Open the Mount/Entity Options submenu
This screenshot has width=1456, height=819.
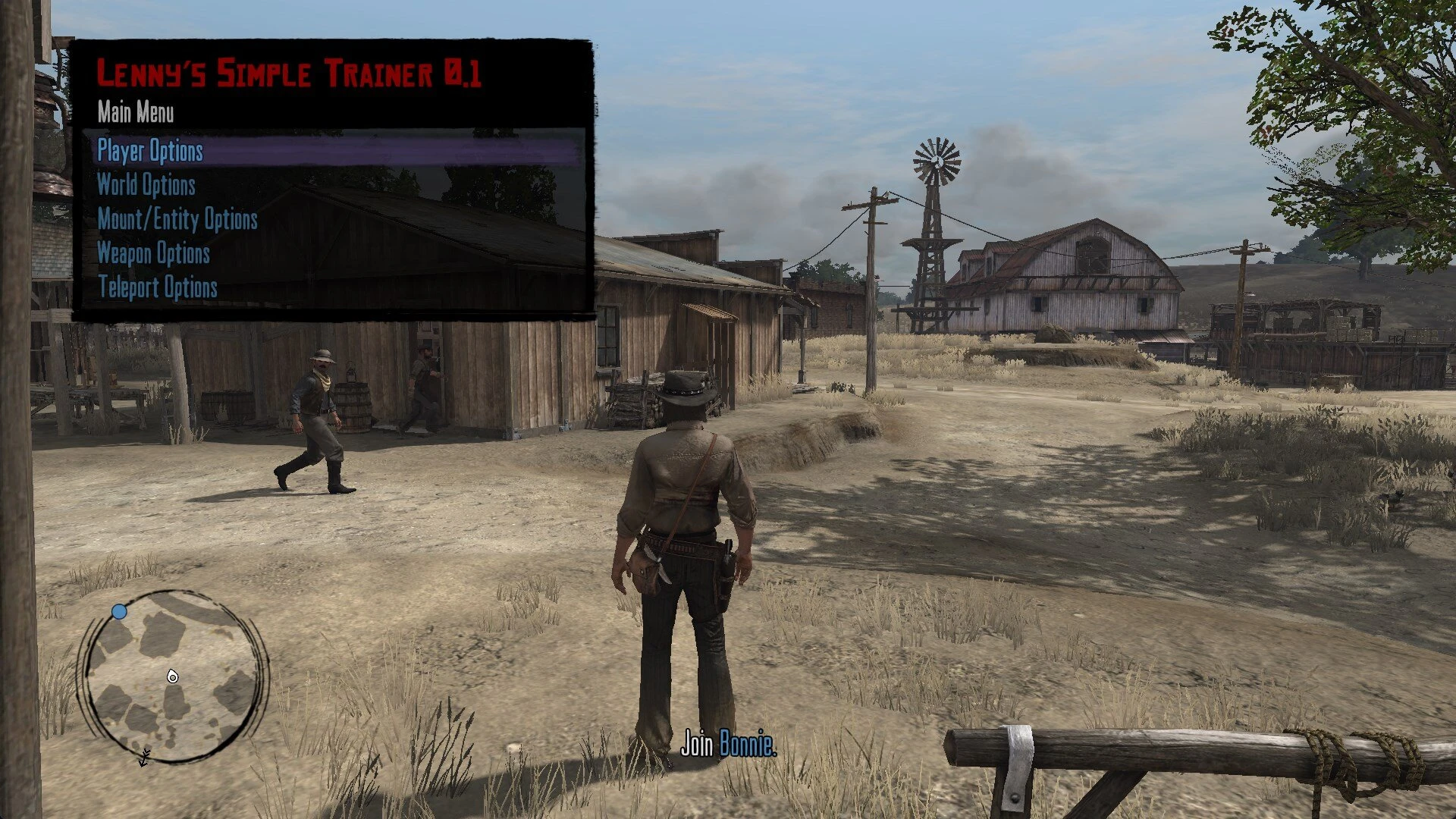click(x=177, y=220)
